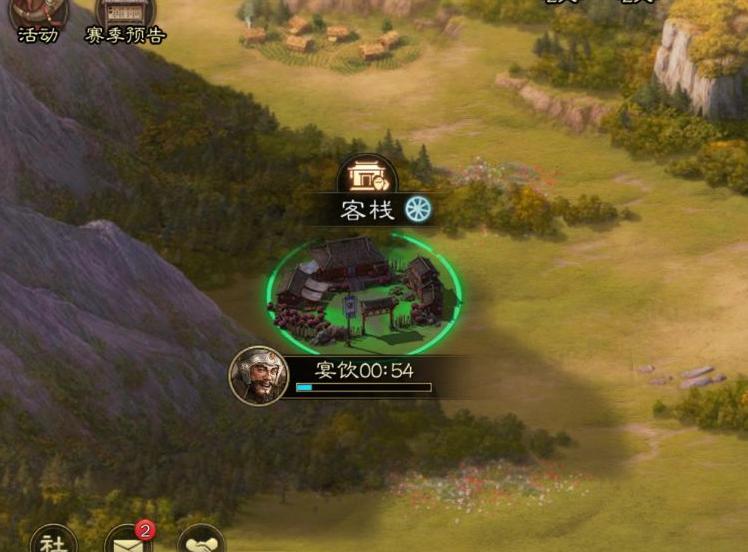
Task: Open the 宴饮 banquet progress bar
Action: pyautogui.click(x=363, y=386)
